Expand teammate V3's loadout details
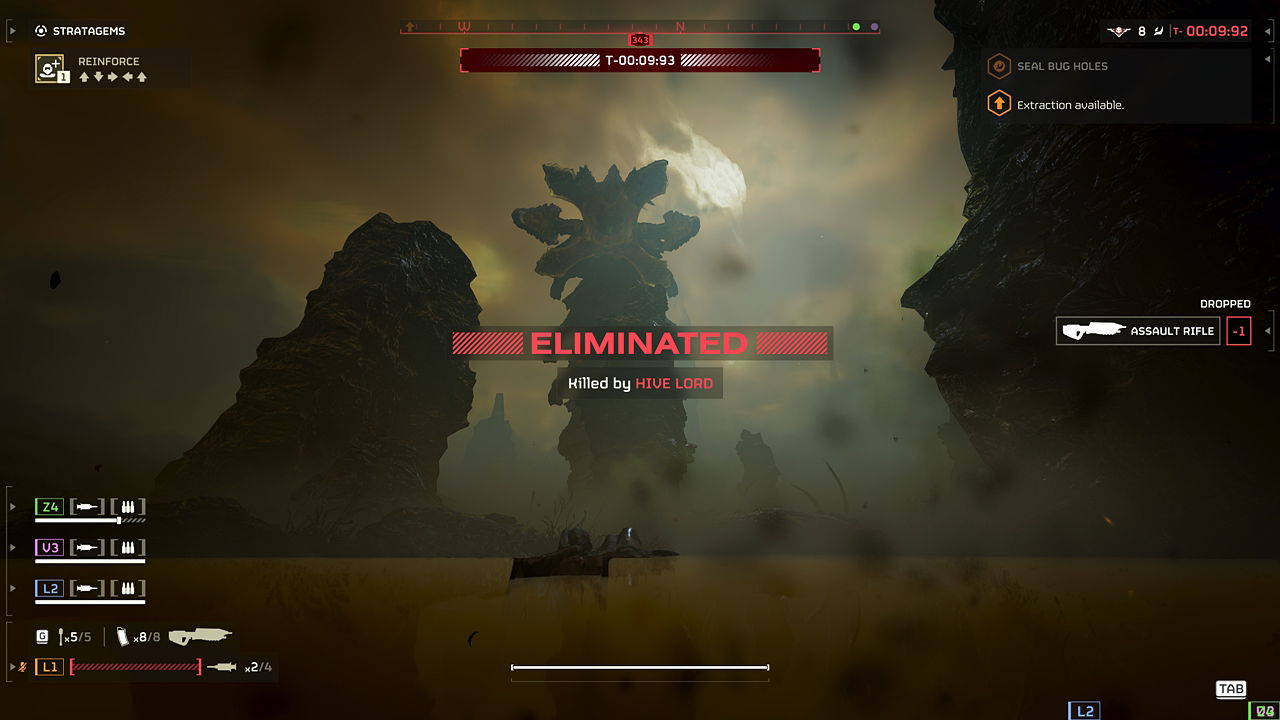Screen dimensions: 1280x720 pyautogui.click(x=12, y=547)
